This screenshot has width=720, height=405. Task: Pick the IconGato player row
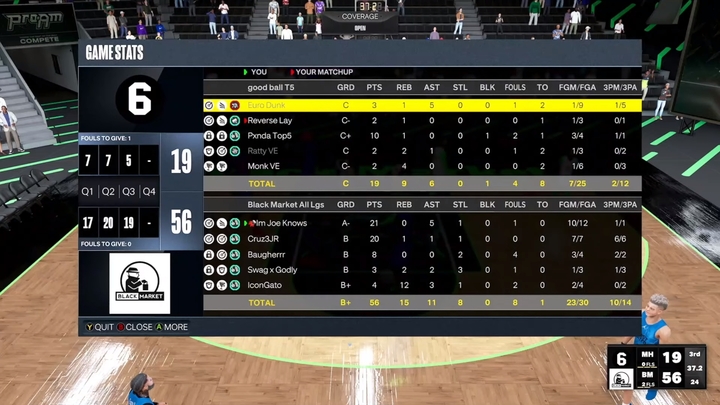coord(420,285)
